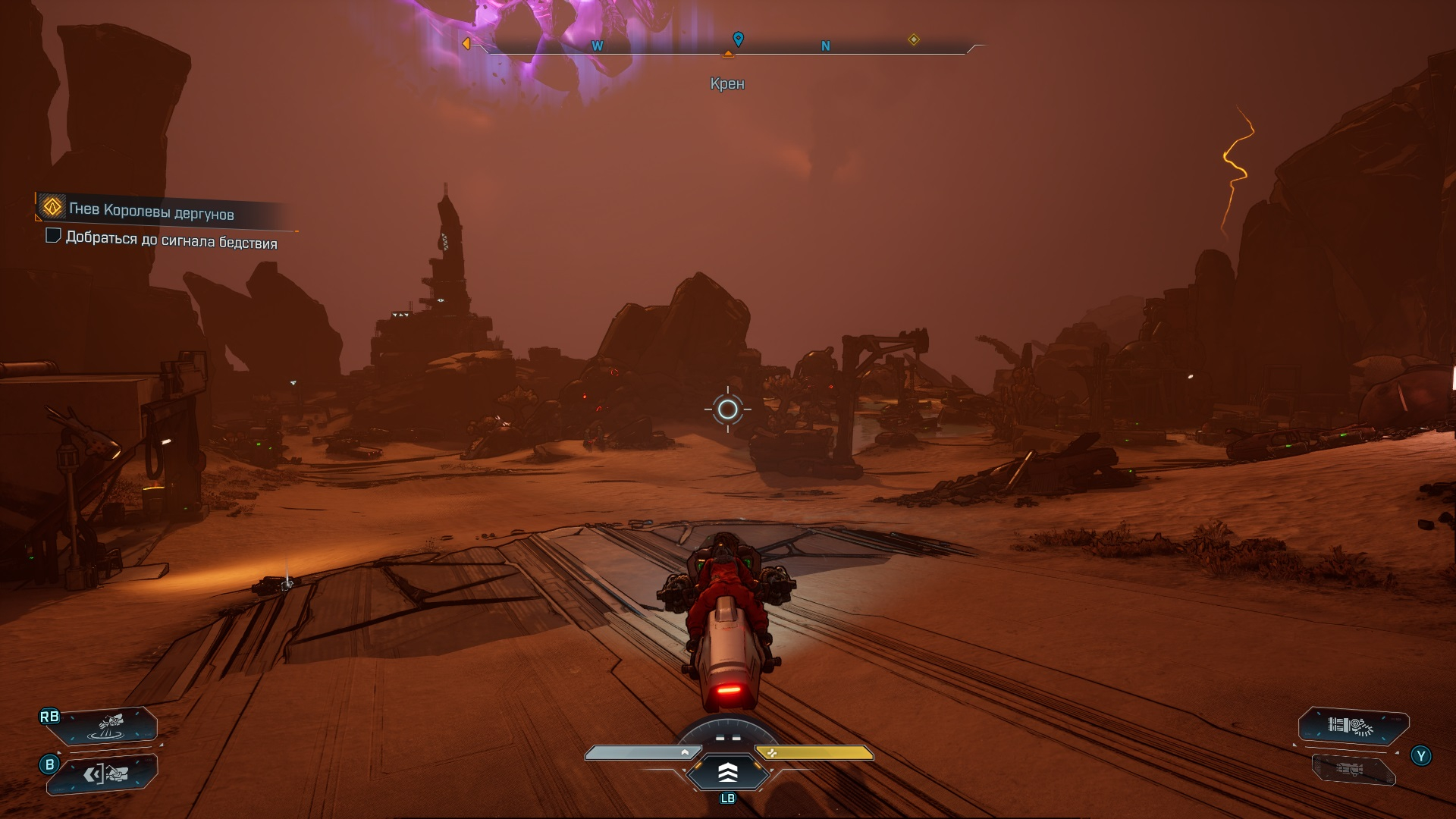Click the exit vehicle icon

pos(106,773)
